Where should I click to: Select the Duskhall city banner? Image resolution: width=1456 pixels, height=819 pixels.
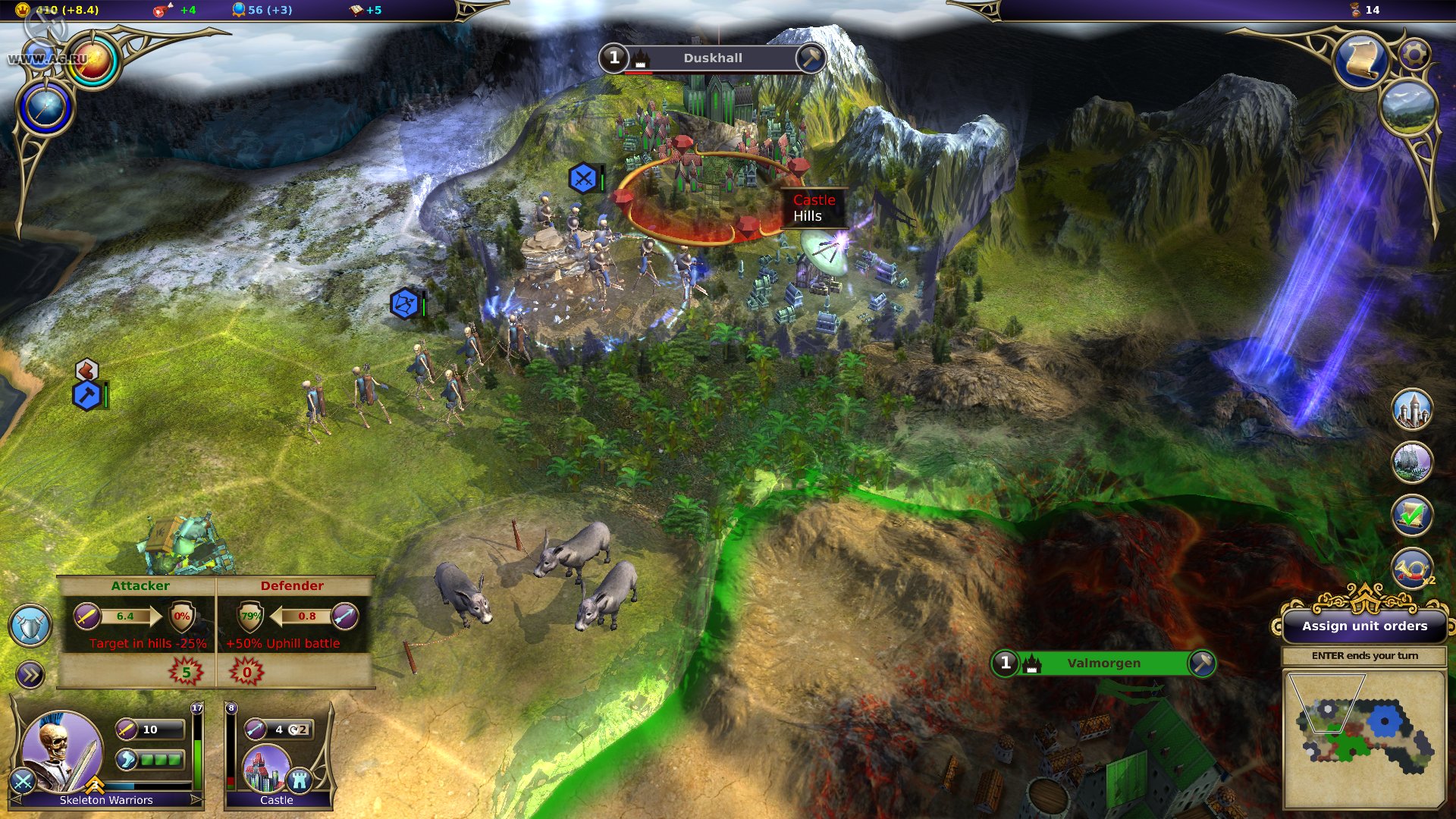click(x=712, y=58)
